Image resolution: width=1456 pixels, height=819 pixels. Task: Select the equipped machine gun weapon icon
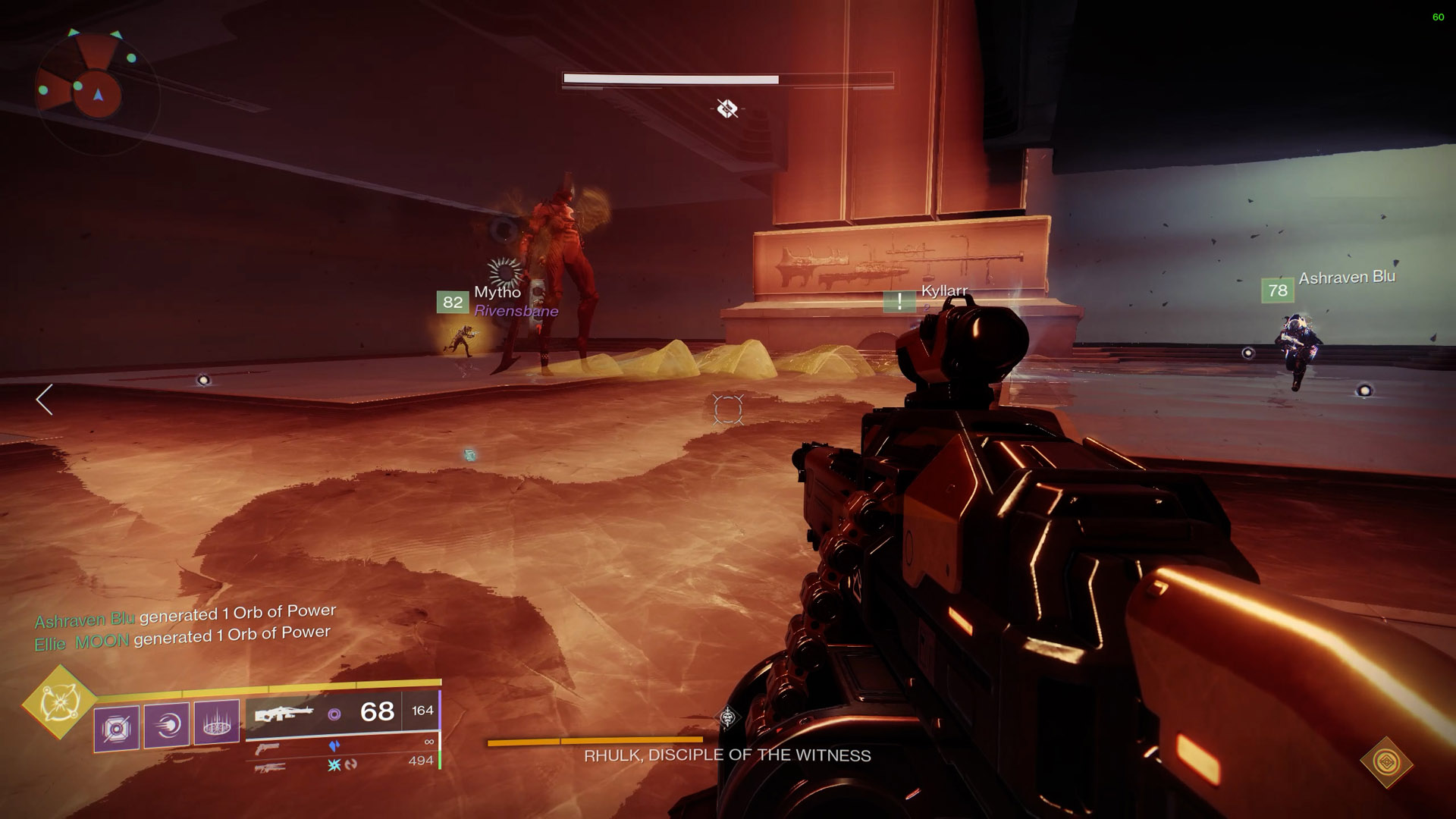(x=284, y=714)
